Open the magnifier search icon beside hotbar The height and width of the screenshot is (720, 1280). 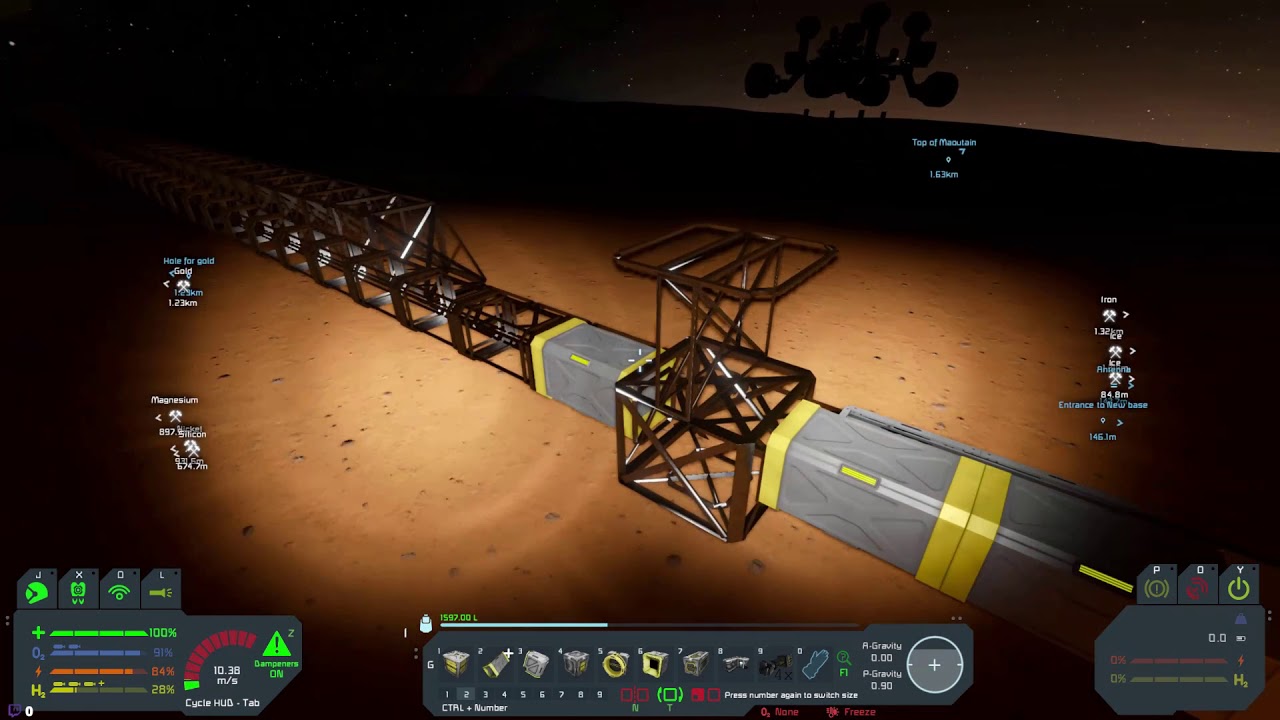(x=844, y=658)
